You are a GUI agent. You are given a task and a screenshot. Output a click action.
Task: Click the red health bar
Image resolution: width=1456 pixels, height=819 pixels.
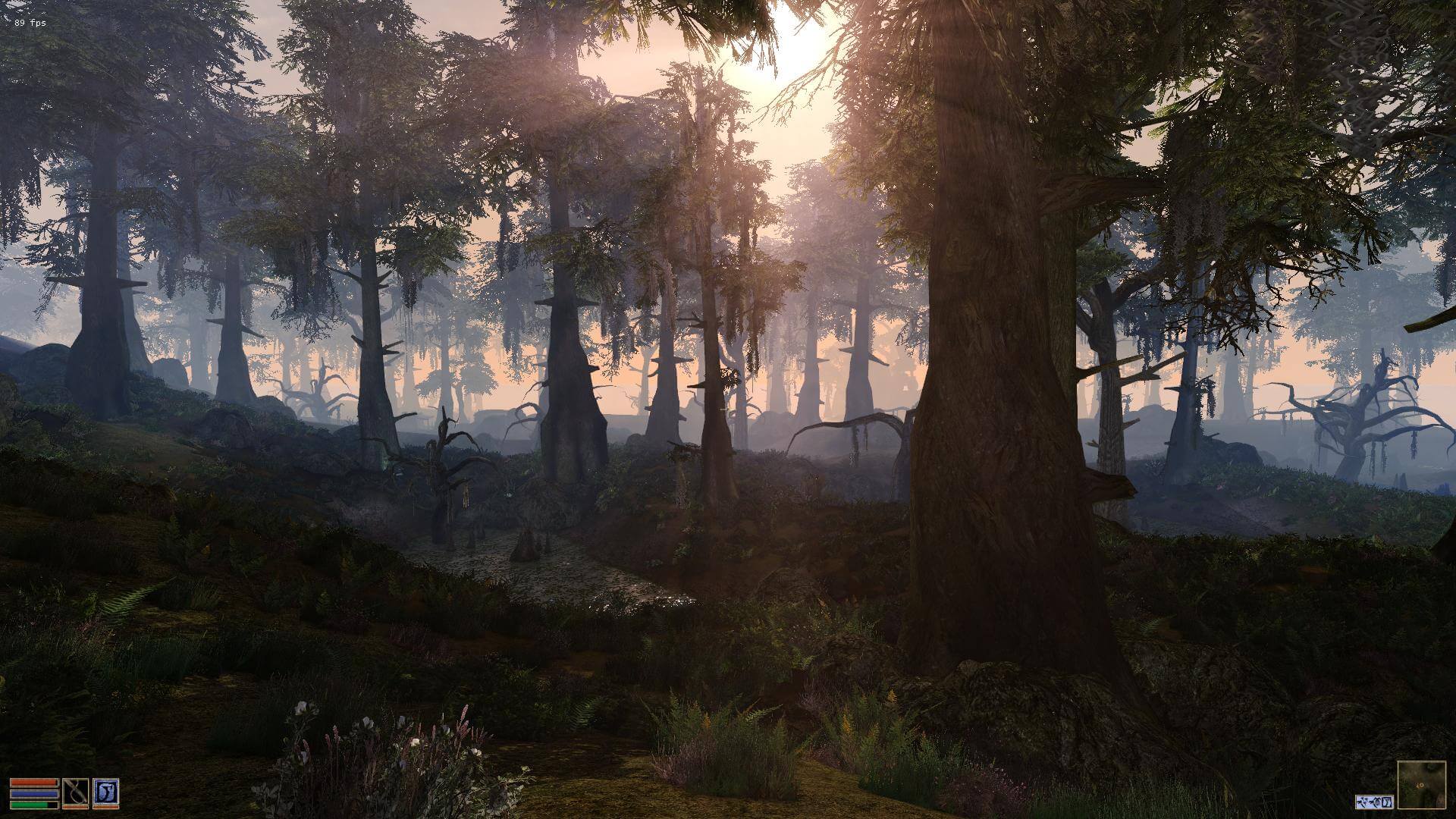[x=33, y=783]
